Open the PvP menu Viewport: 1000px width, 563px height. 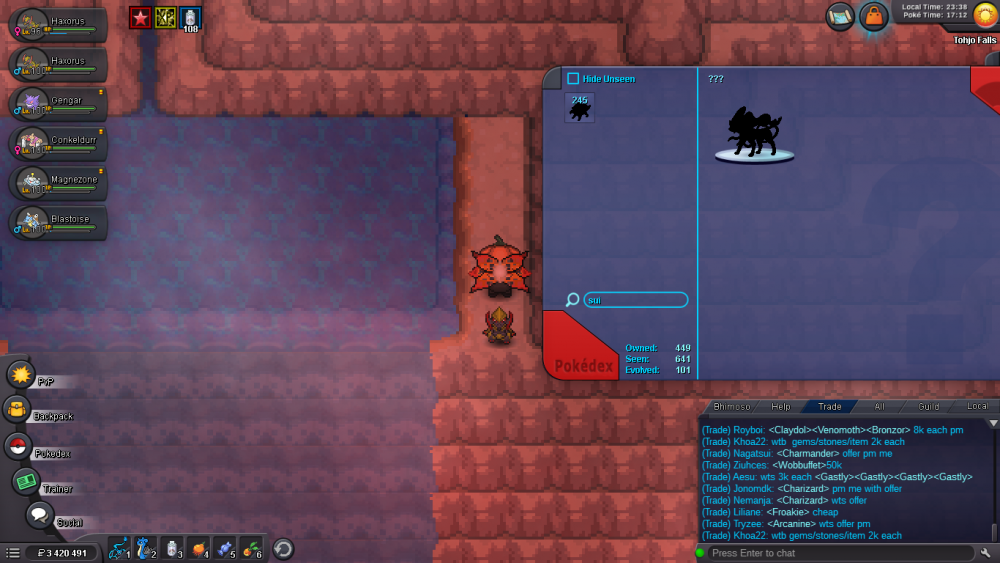(21, 375)
